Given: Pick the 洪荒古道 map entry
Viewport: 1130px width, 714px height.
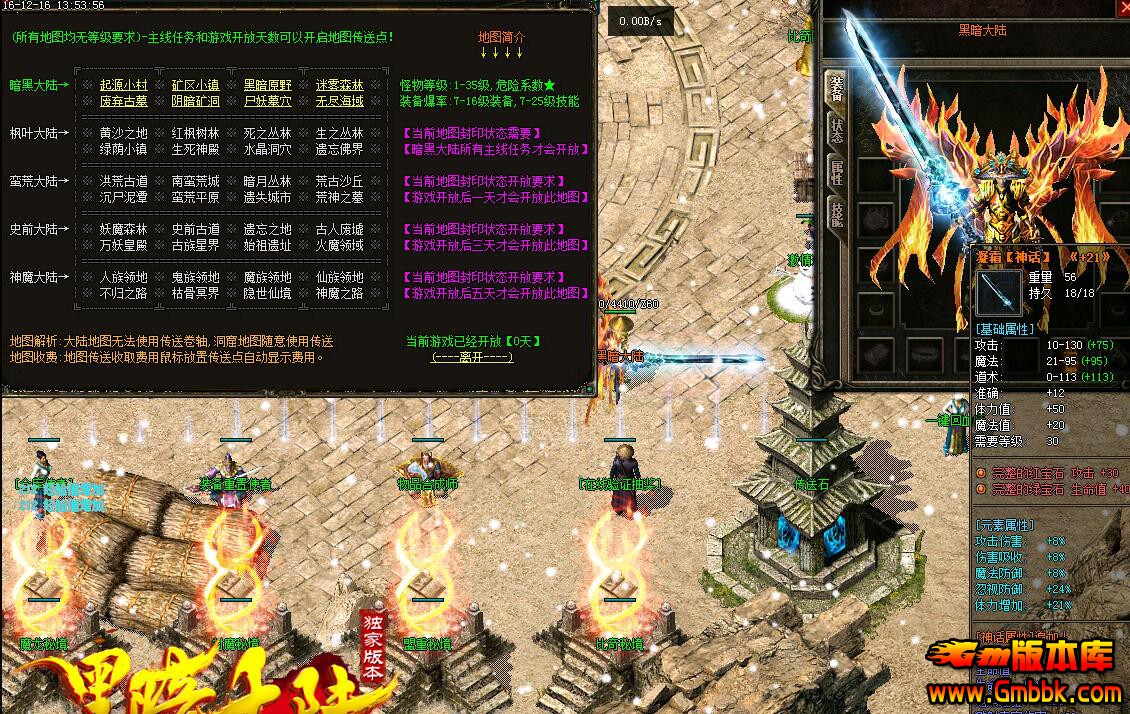Looking at the screenshot, I should tap(123, 181).
